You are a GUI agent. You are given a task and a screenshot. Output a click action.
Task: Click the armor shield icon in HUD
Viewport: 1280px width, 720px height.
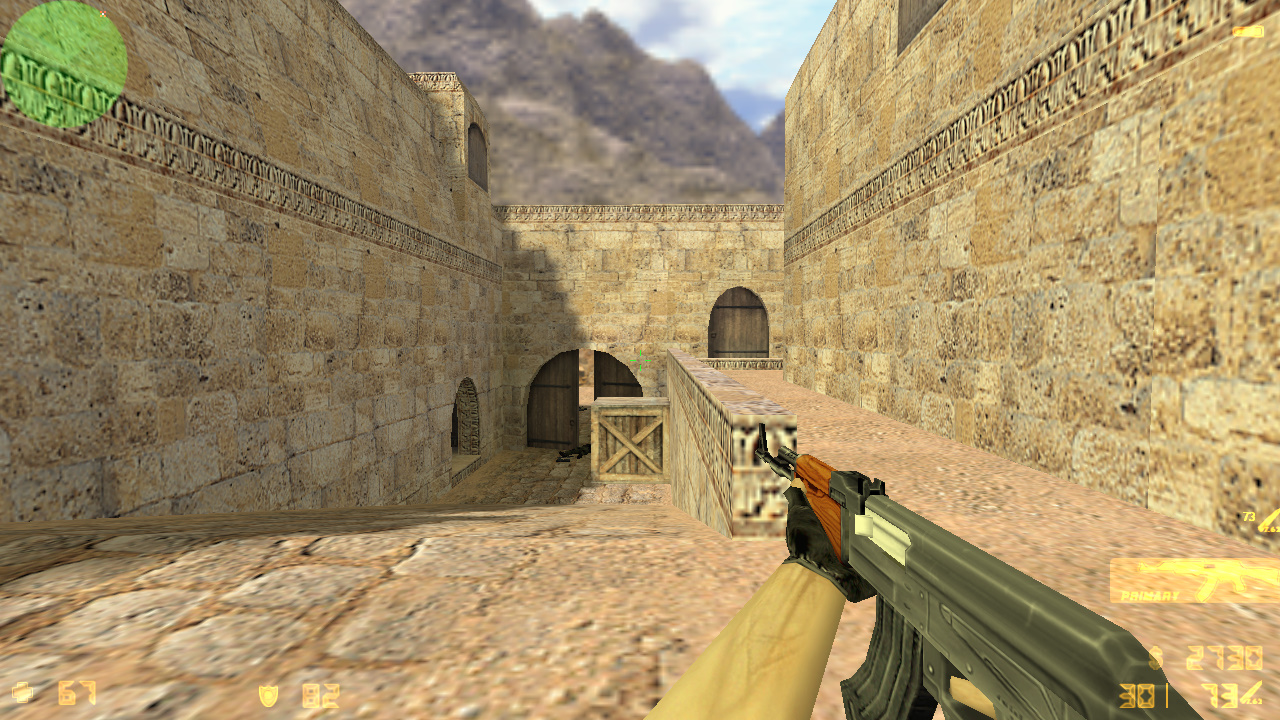(268, 694)
